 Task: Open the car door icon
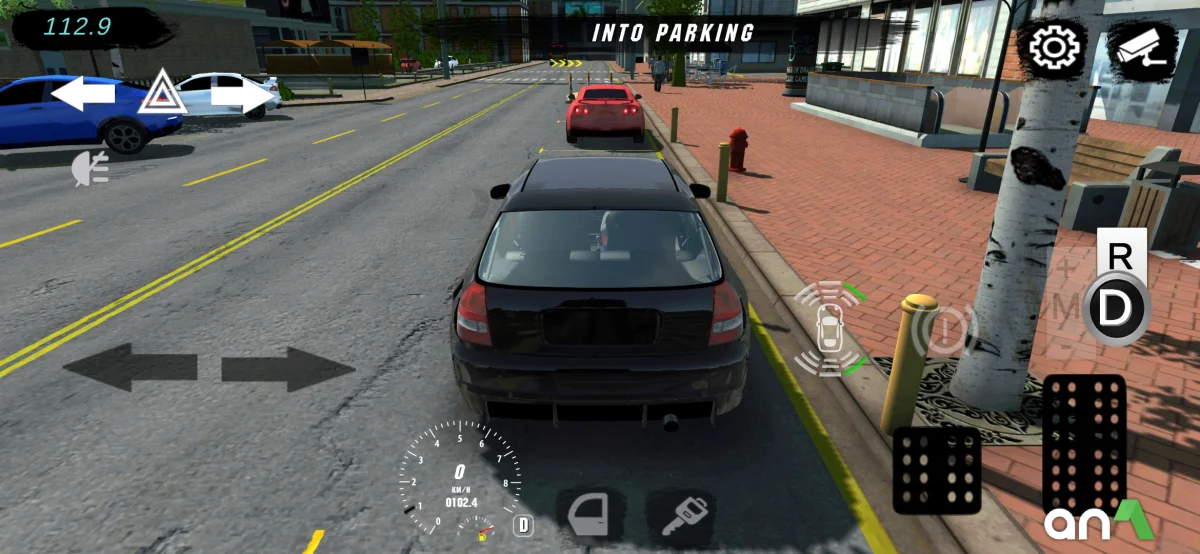588,514
